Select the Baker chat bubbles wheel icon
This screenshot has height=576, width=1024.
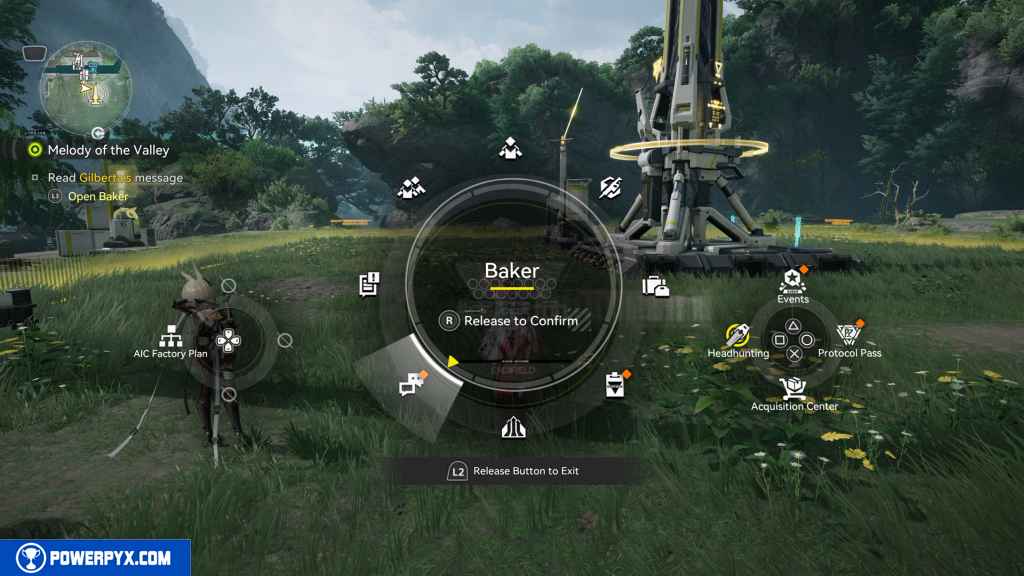411,383
